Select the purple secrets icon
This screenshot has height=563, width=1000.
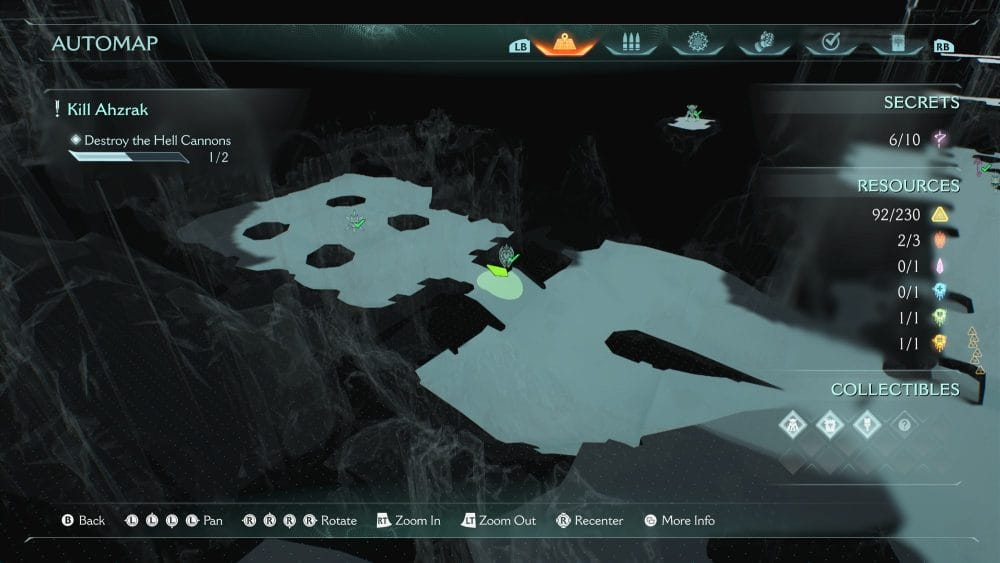tap(940, 140)
